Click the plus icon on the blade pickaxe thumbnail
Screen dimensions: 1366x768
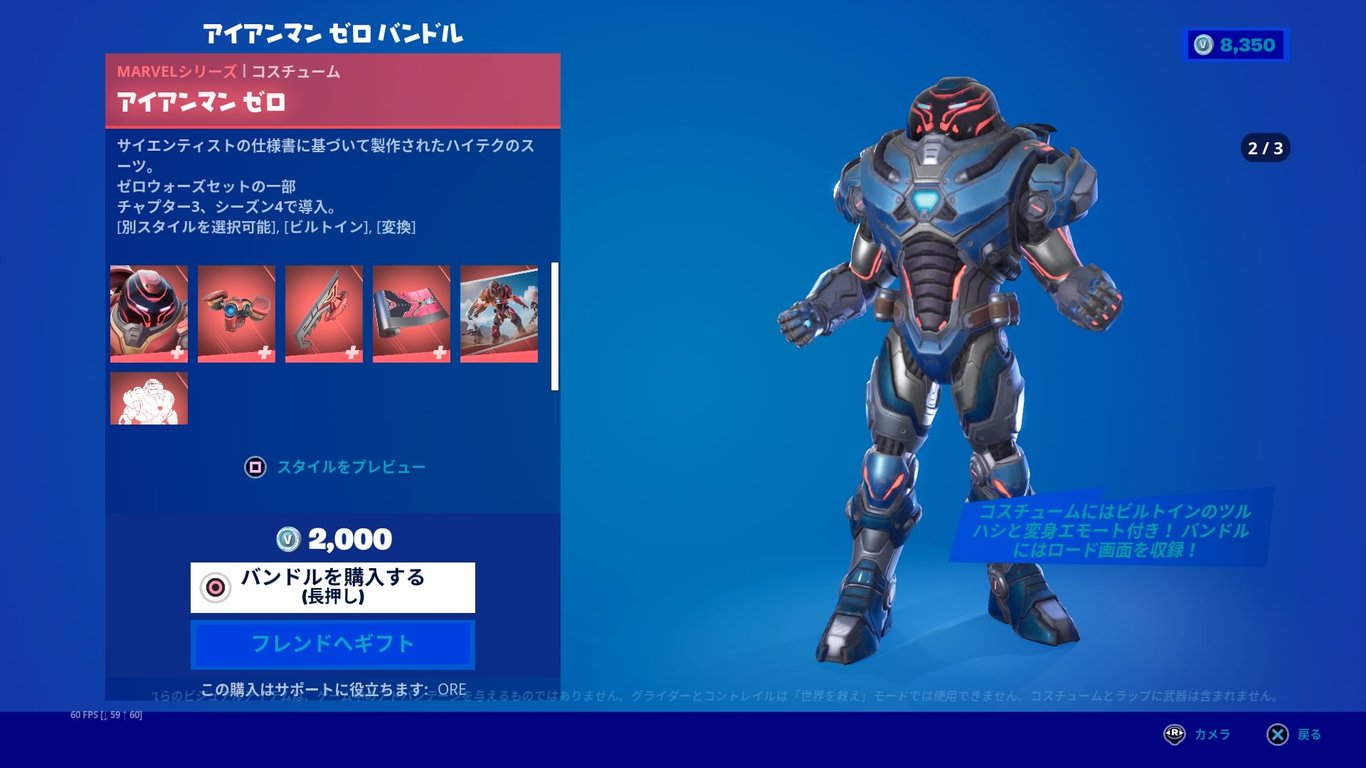tap(353, 351)
